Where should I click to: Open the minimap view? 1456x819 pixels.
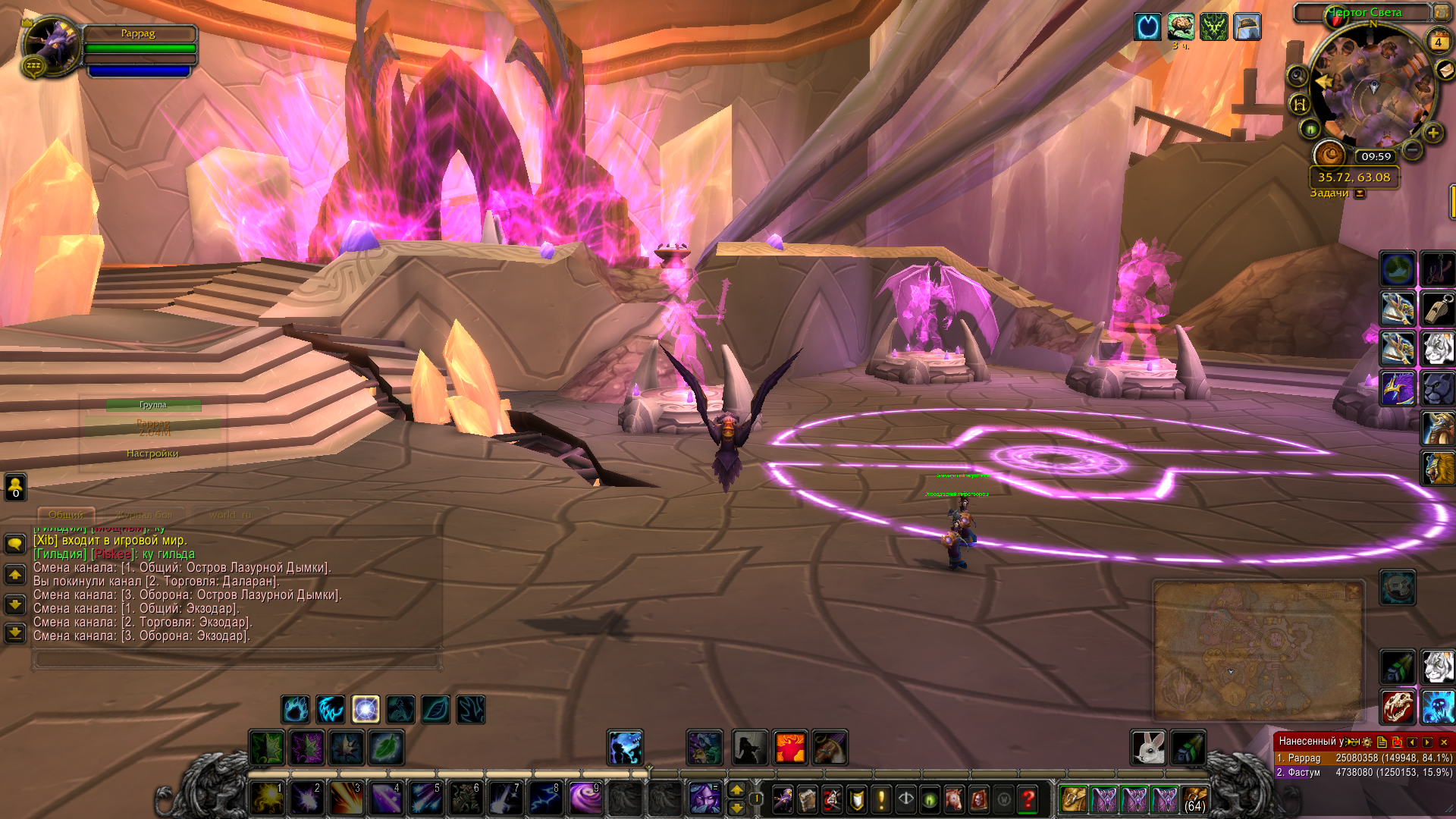(1373, 87)
